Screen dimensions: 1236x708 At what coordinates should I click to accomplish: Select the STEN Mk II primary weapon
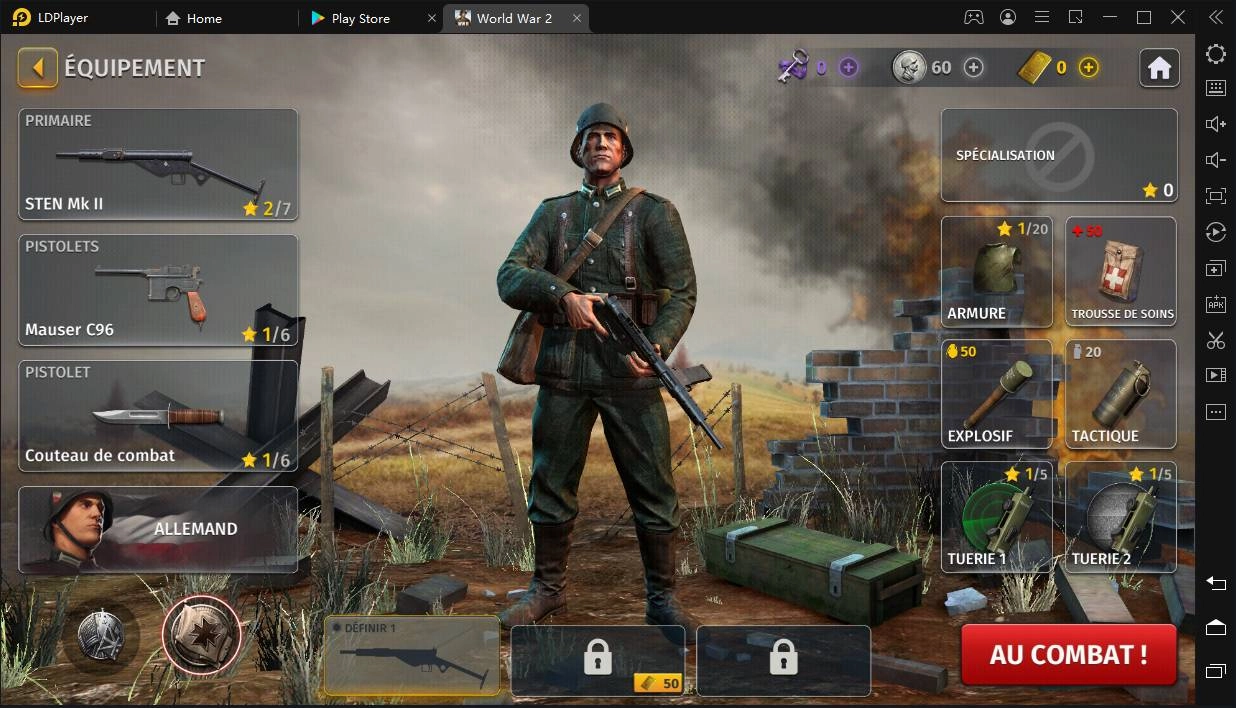[158, 164]
